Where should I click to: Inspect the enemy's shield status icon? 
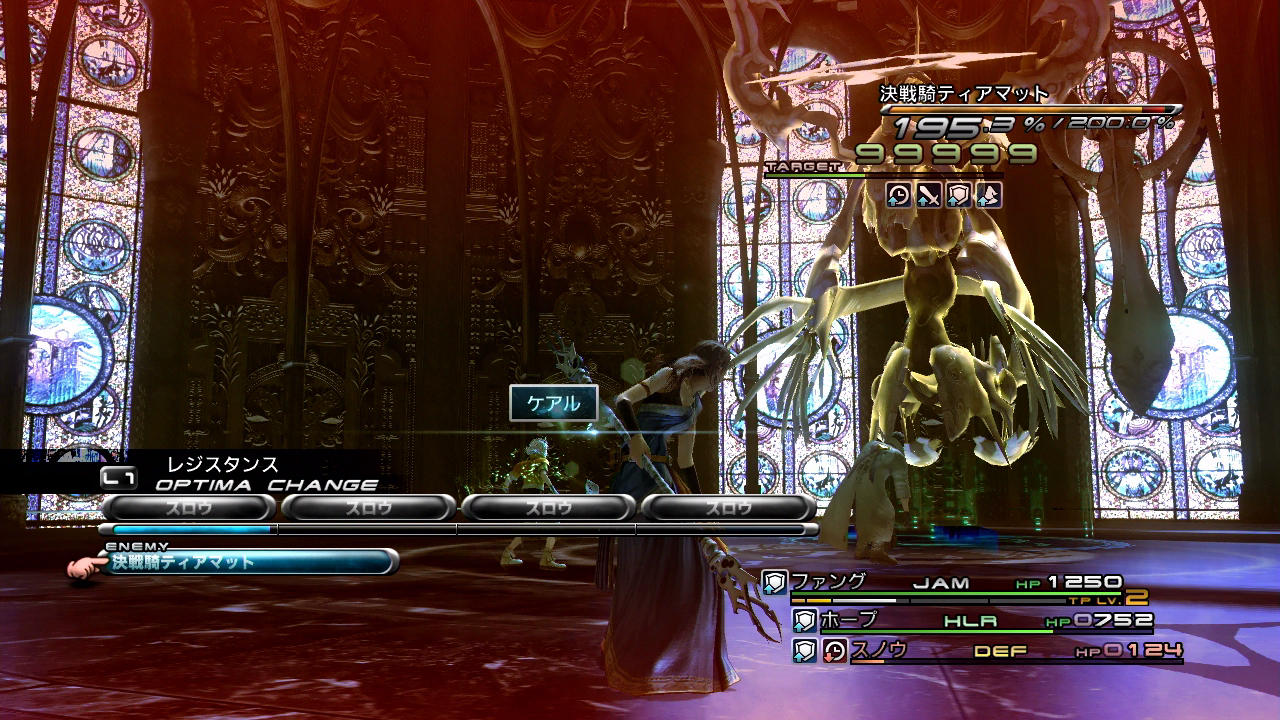coord(959,195)
